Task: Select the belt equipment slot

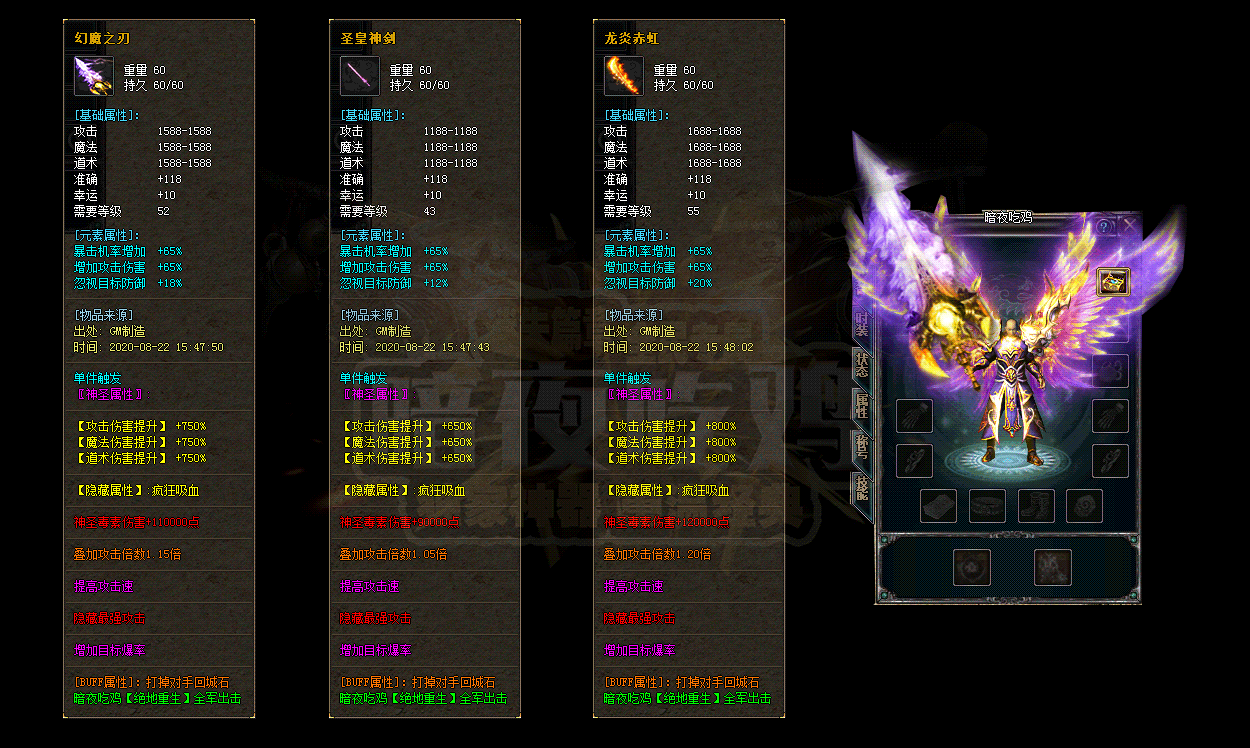Action: pos(988,506)
